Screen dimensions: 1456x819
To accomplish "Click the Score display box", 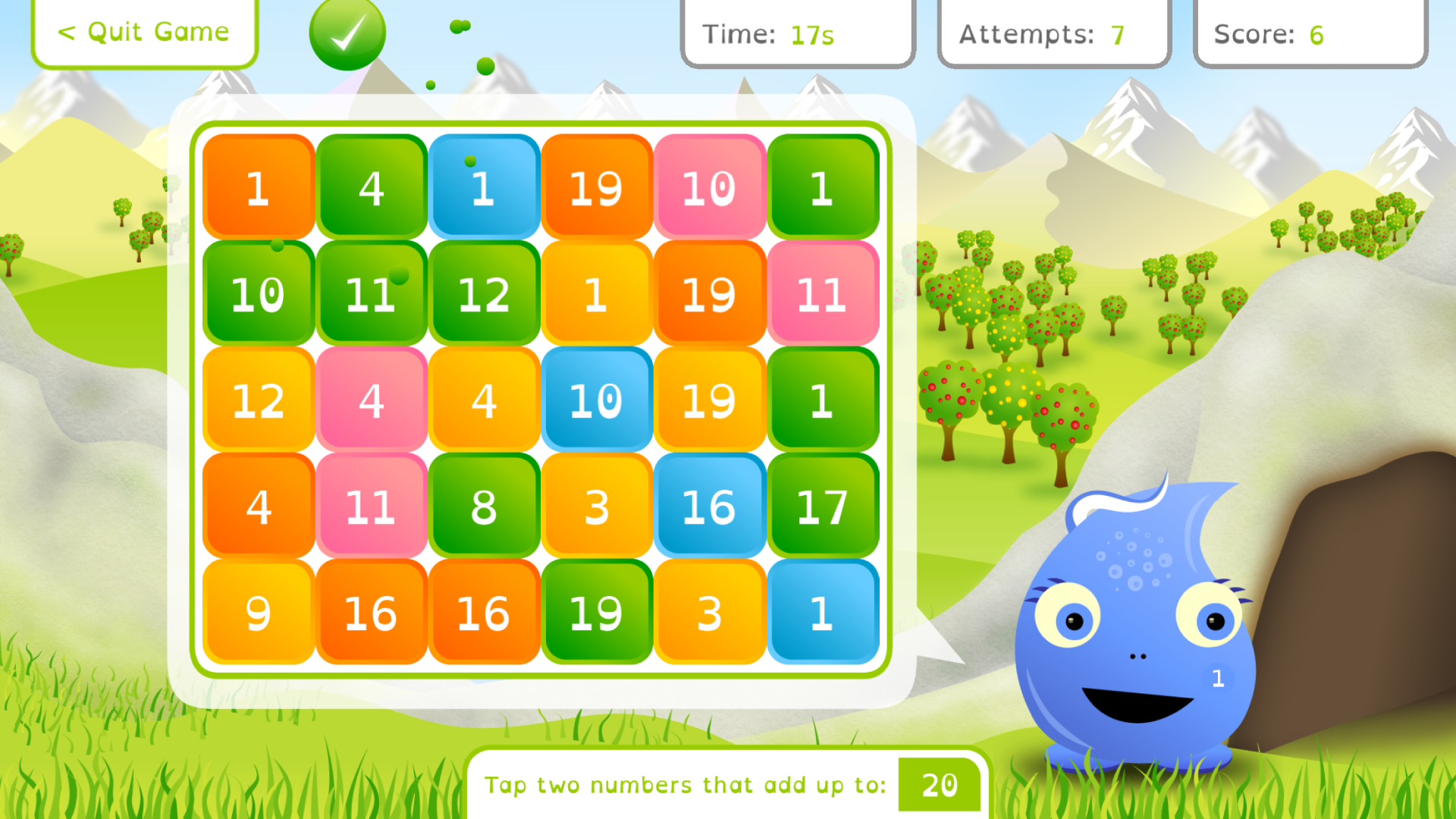I will (1310, 33).
